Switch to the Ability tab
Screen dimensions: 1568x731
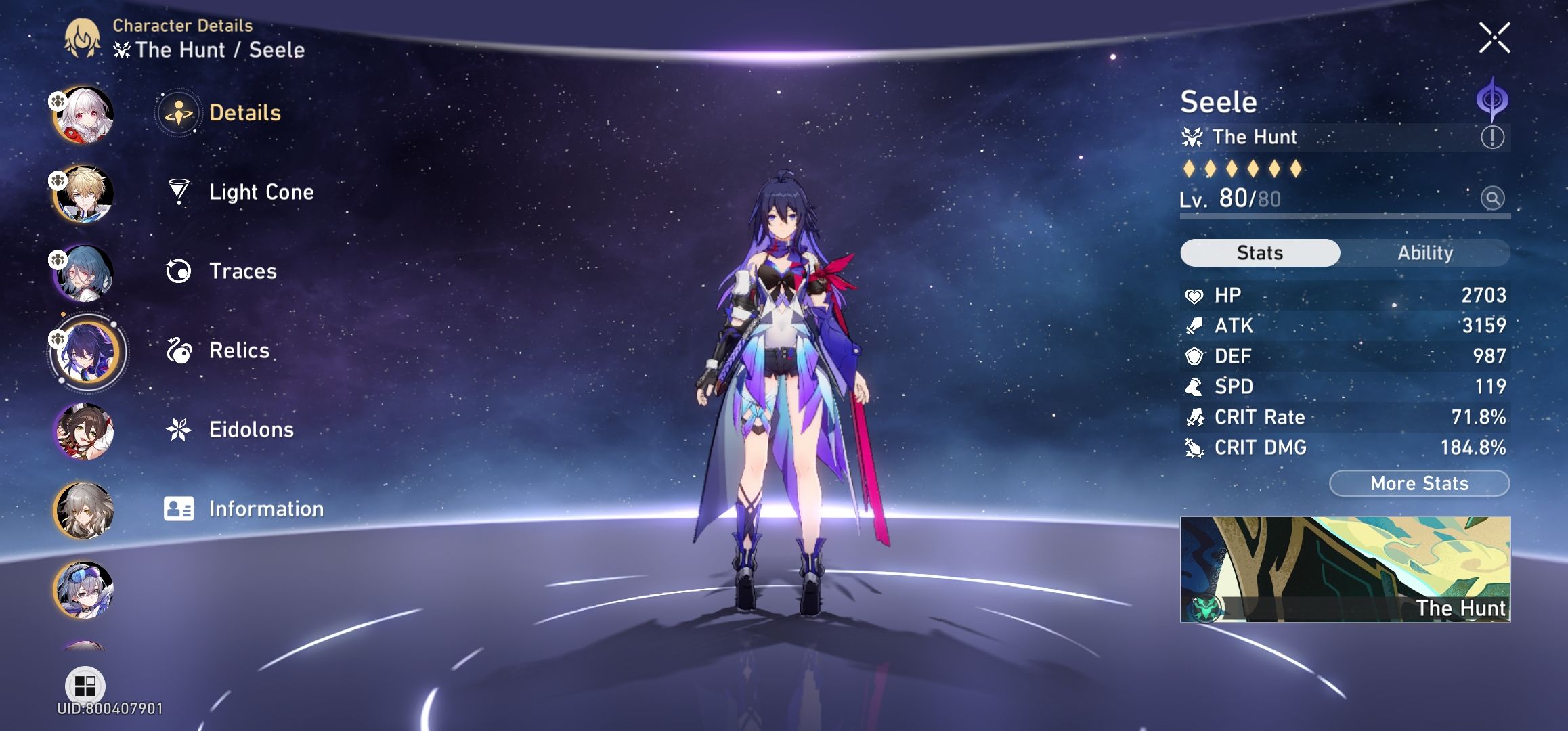click(x=1426, y=252)
